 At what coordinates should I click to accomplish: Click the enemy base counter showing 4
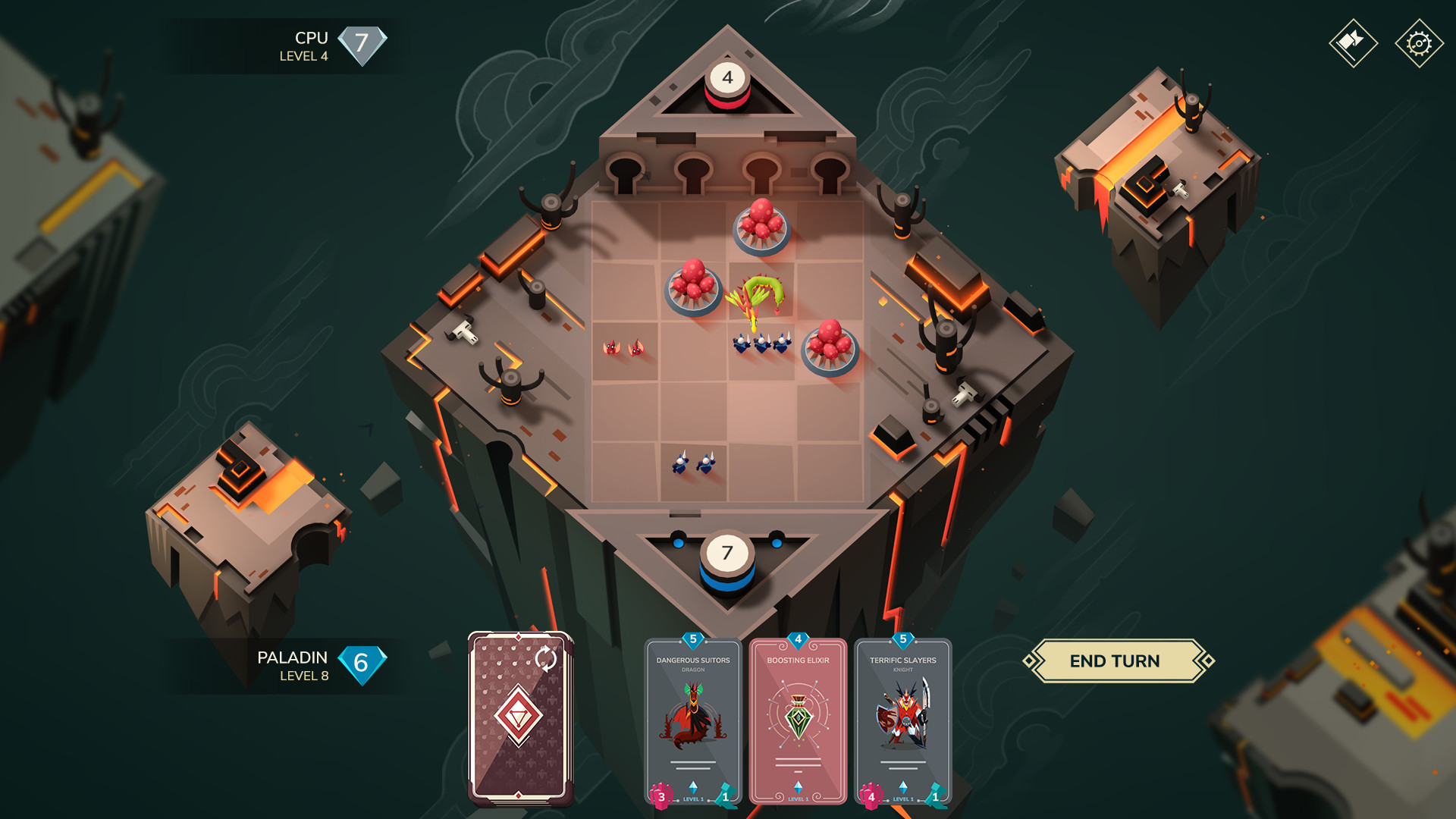pyautogui.click(x=729, y=76)
